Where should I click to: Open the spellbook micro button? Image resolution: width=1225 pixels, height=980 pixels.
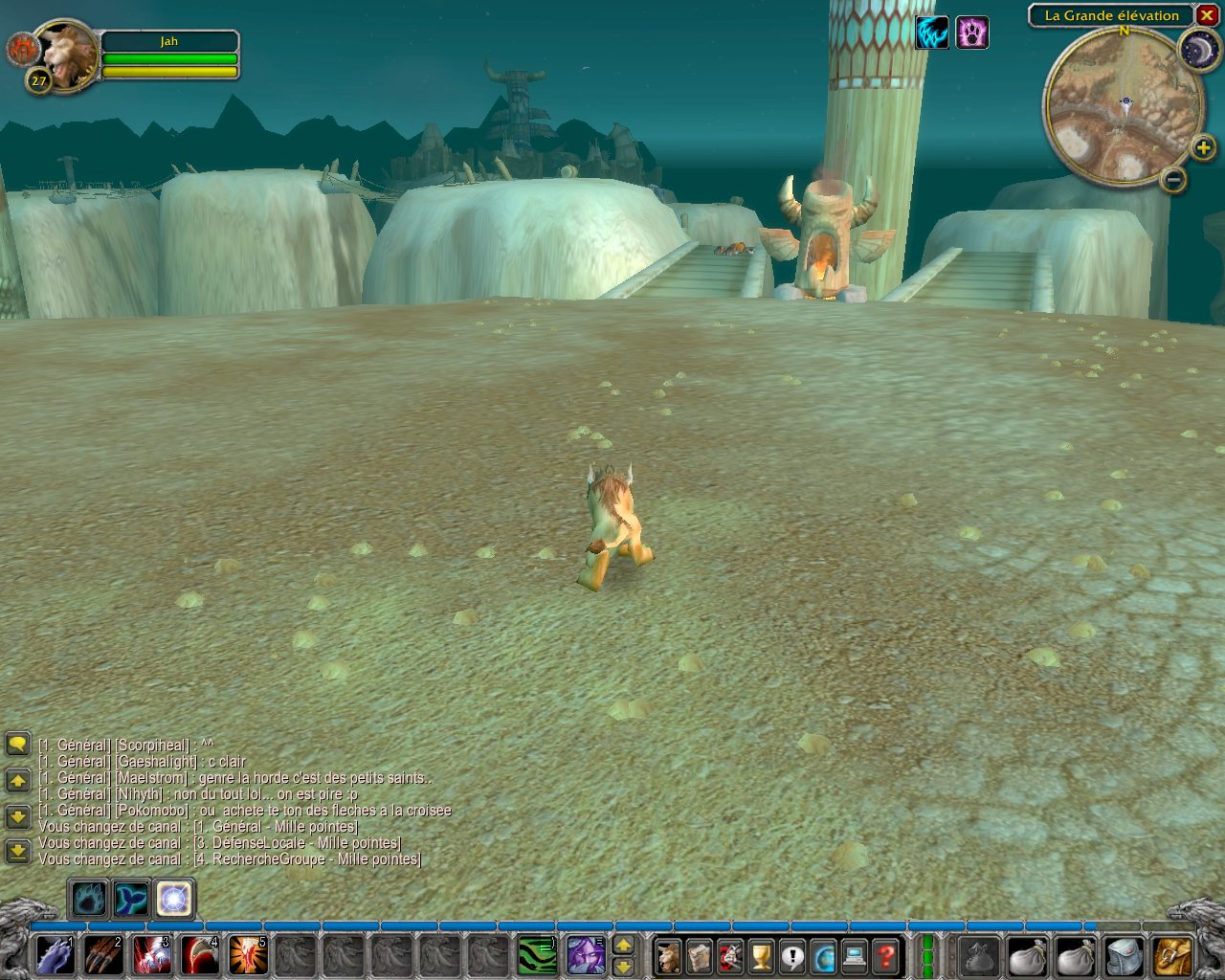point(699,956)
